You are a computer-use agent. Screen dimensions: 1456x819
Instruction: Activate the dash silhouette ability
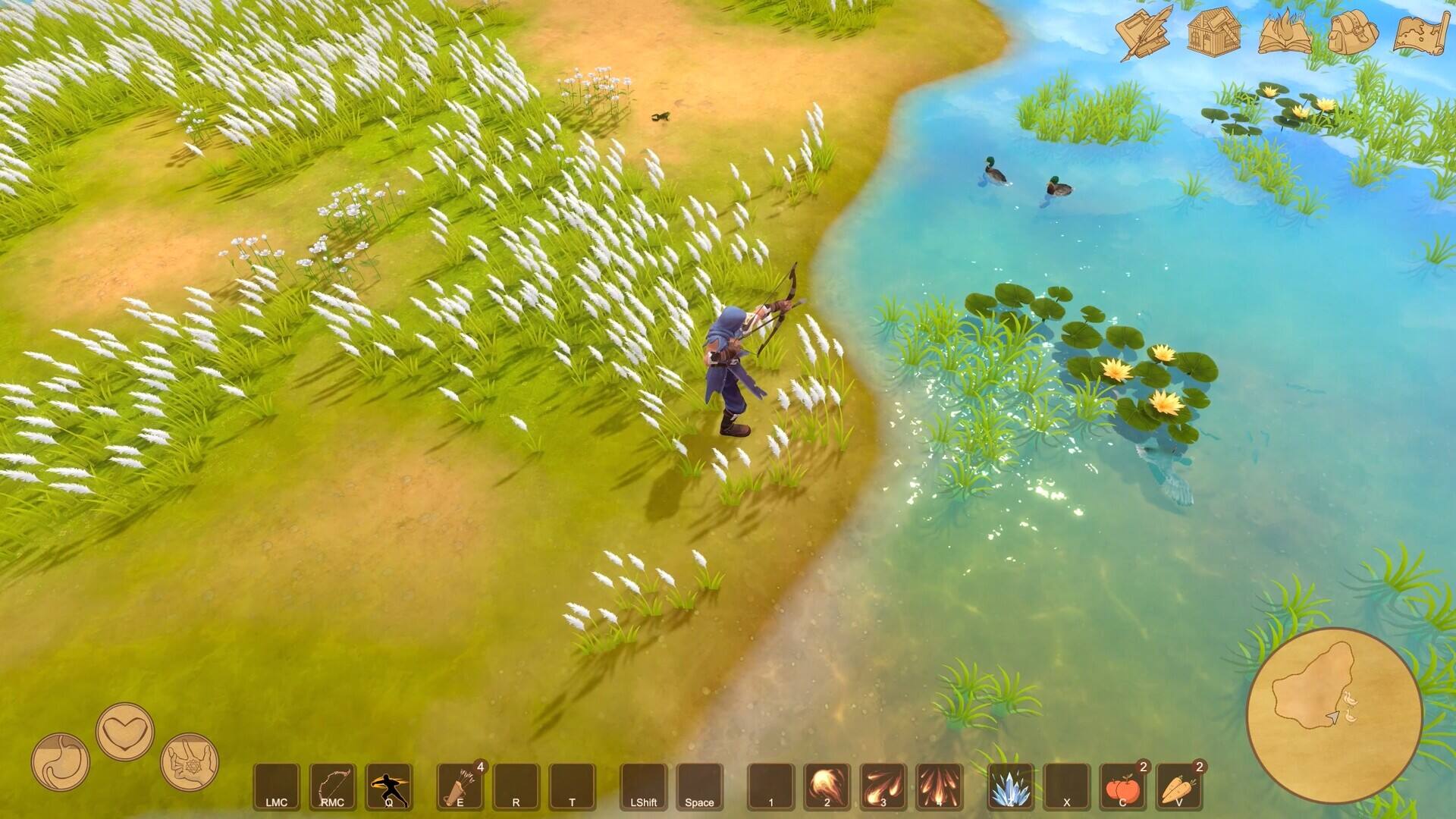coord(389,786)
